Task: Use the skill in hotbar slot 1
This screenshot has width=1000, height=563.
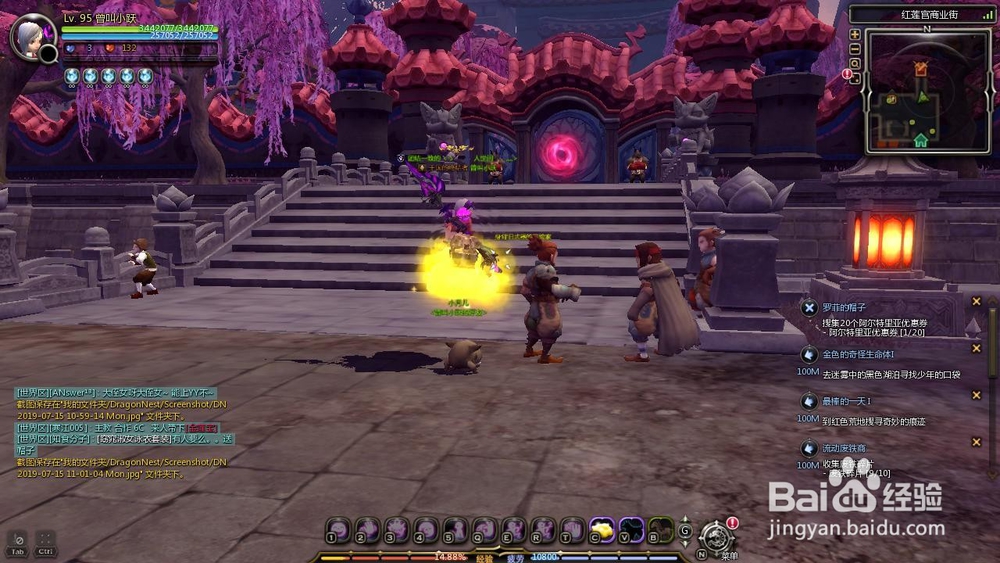Action: (x=338, y=528)
